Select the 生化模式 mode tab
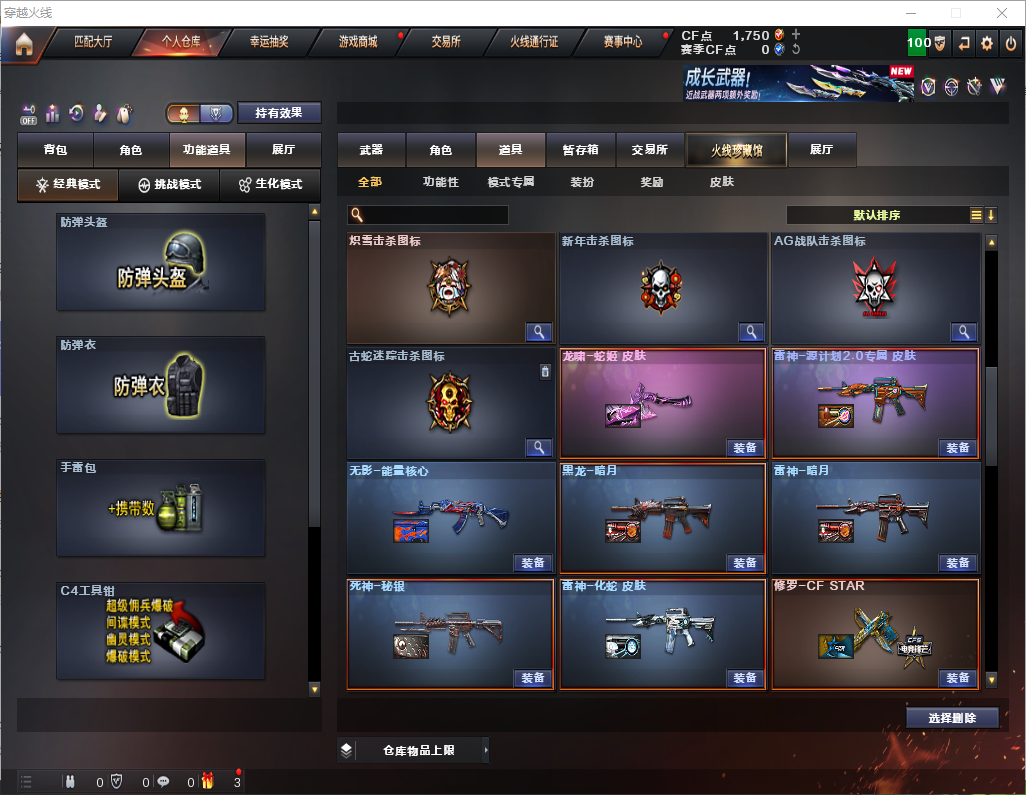1026x795 pixels. [x=270, y=185]
